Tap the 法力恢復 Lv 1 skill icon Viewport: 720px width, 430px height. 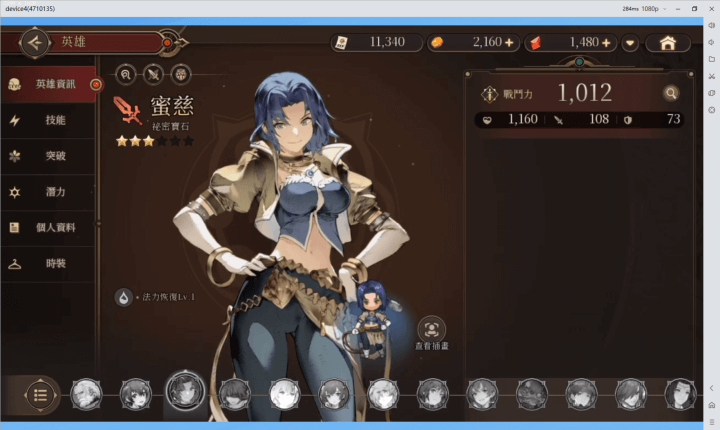tap(123, 297)
